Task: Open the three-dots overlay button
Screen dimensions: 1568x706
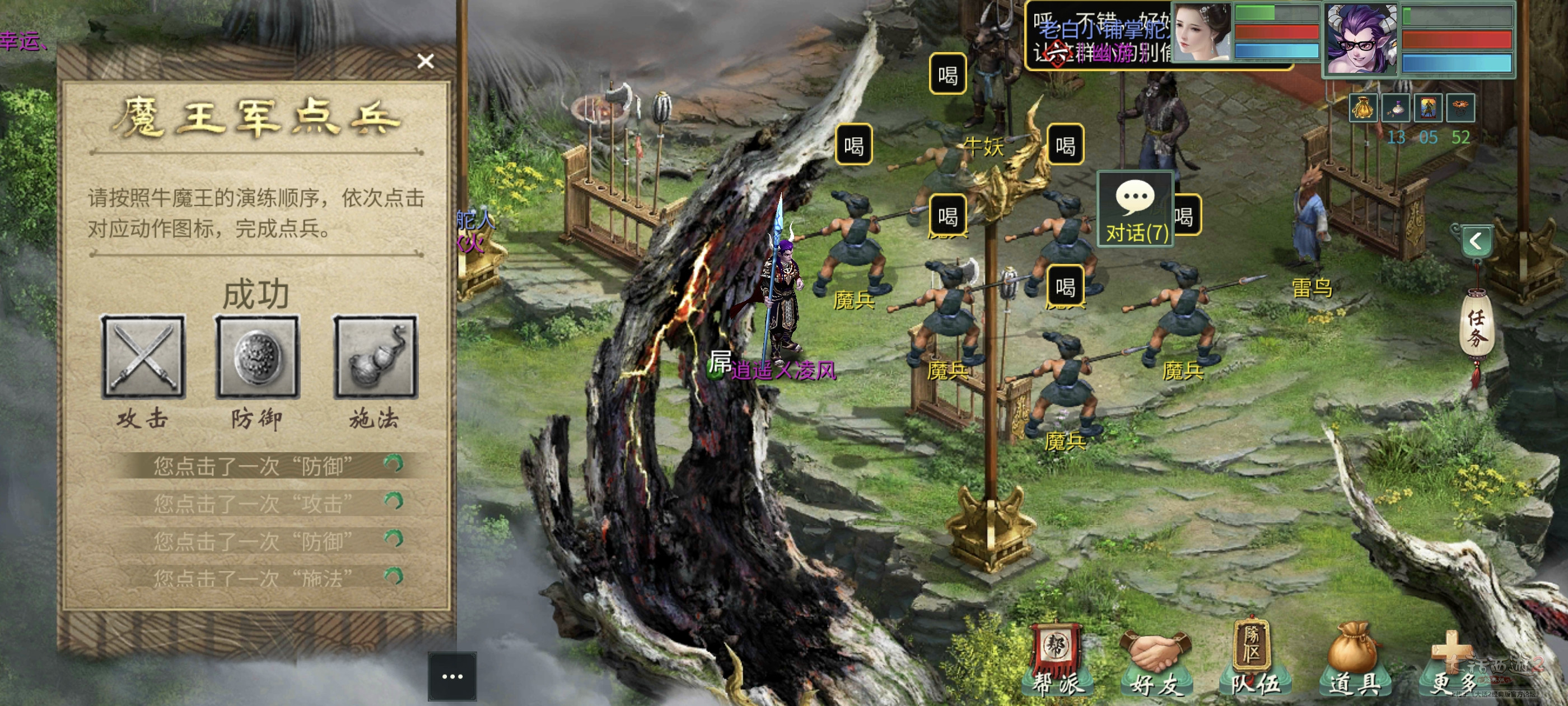Action: 452,676
